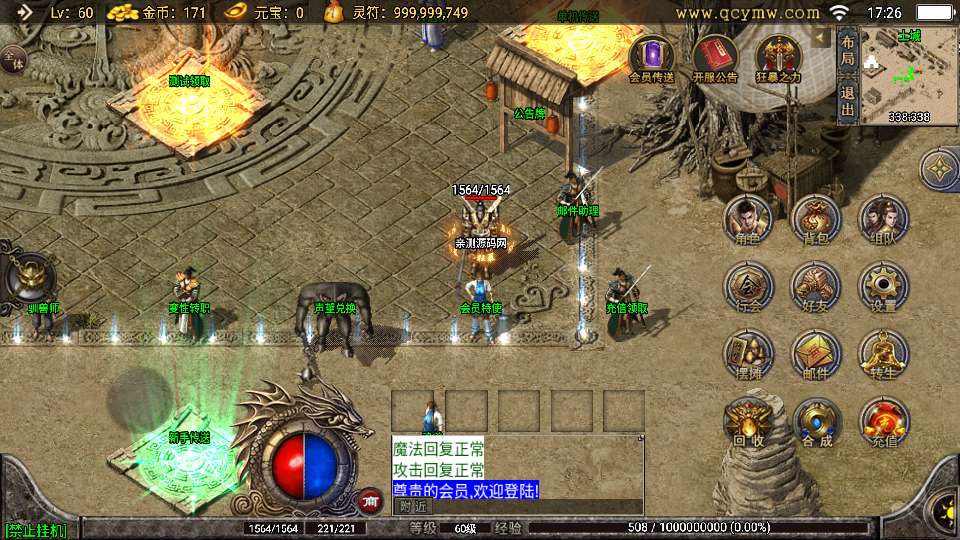Toggle the 禁止挂机 auto-play button
This screenshot has width=960, height=540.
36,530
